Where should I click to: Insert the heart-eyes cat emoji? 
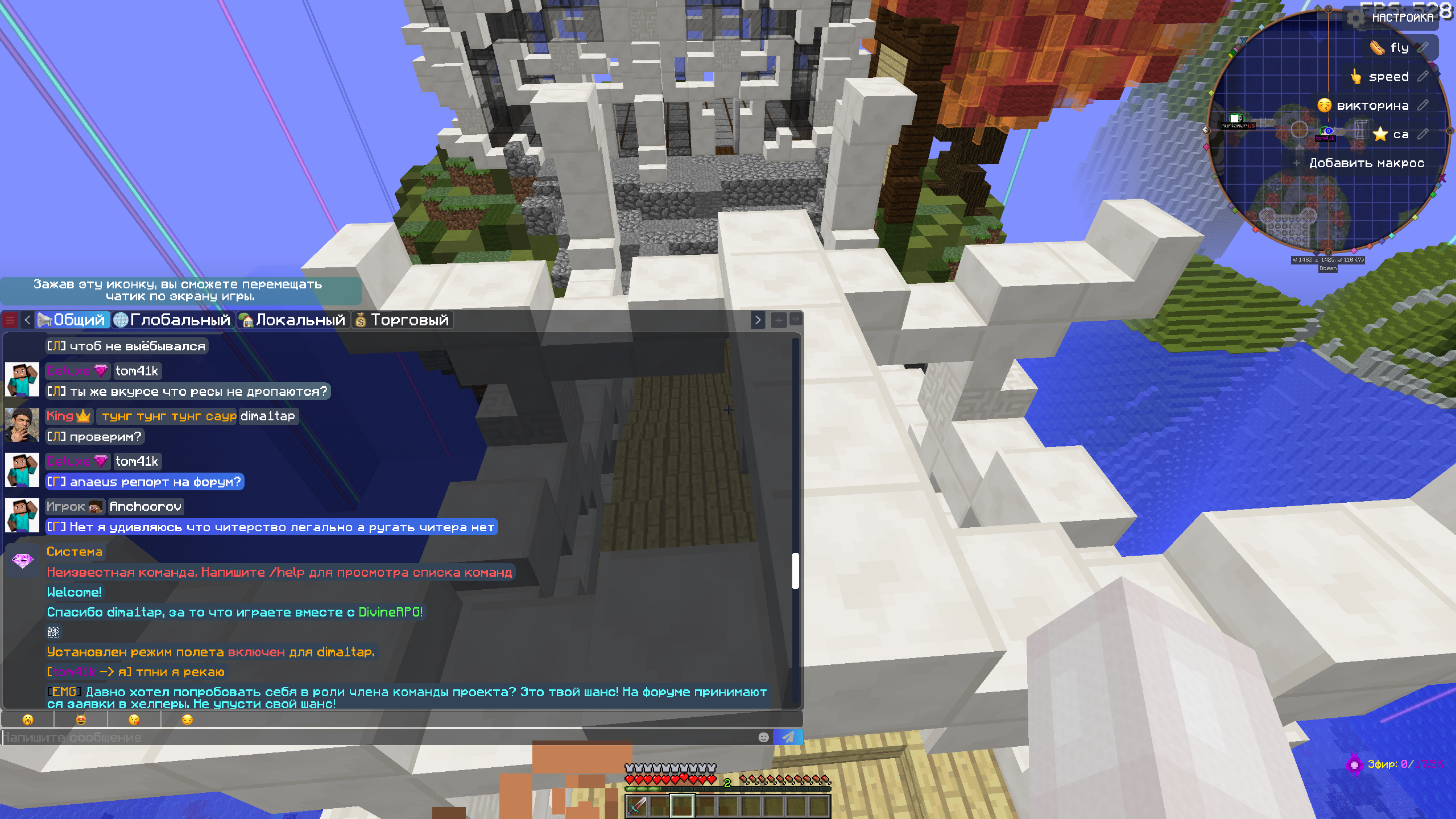pyautogui.click(x=81, y=720)
